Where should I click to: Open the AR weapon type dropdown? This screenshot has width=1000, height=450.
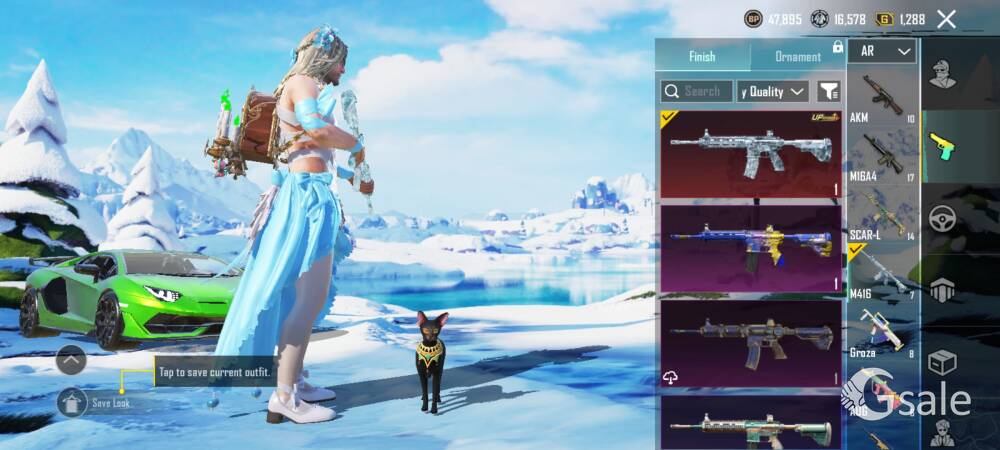pyautogui.click(x=881, y=51)
